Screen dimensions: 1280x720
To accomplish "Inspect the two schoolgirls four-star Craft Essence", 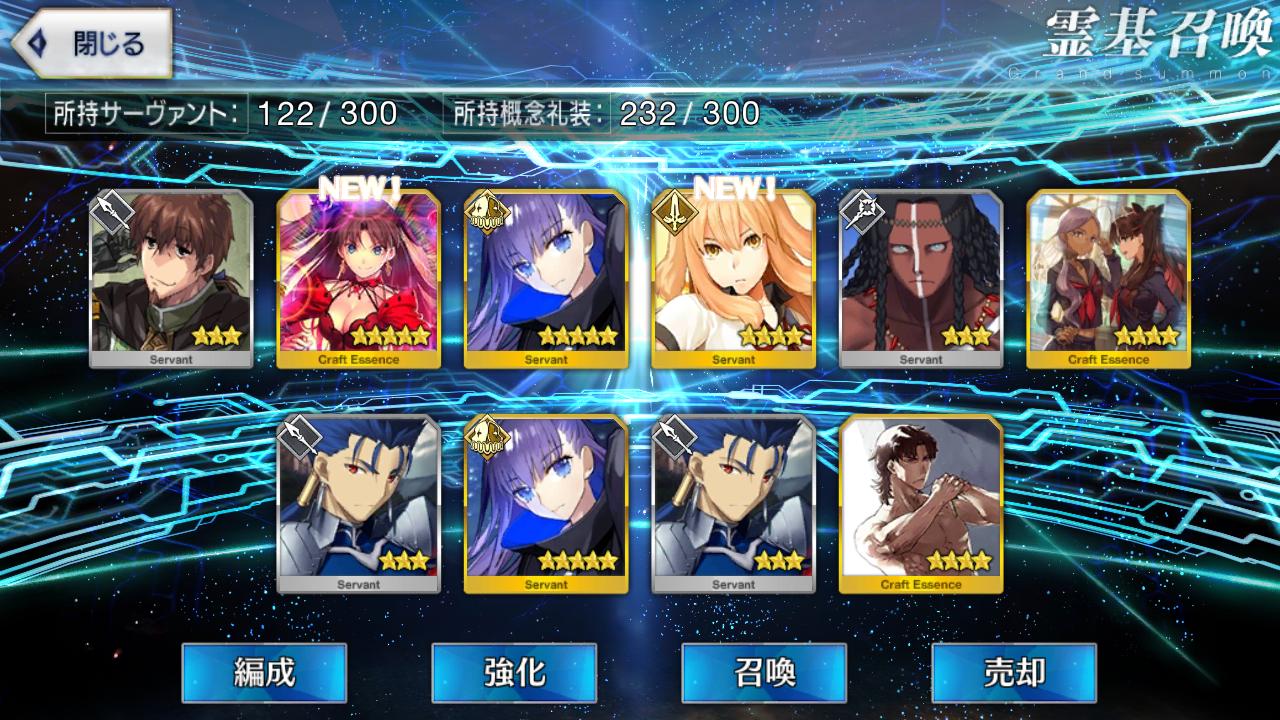I will (1108, 278).
